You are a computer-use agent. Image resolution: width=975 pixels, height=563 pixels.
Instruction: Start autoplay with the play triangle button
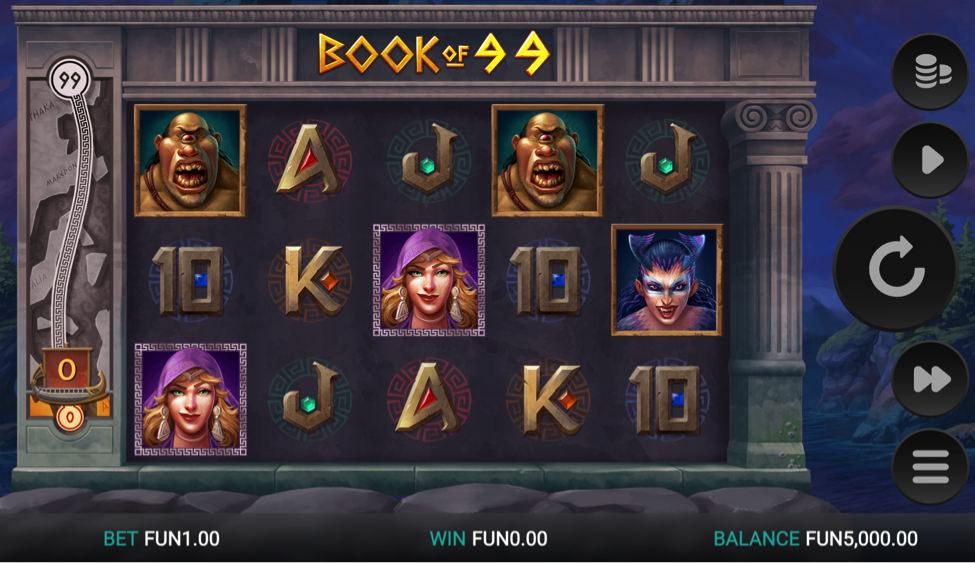[x=930, y=160]
